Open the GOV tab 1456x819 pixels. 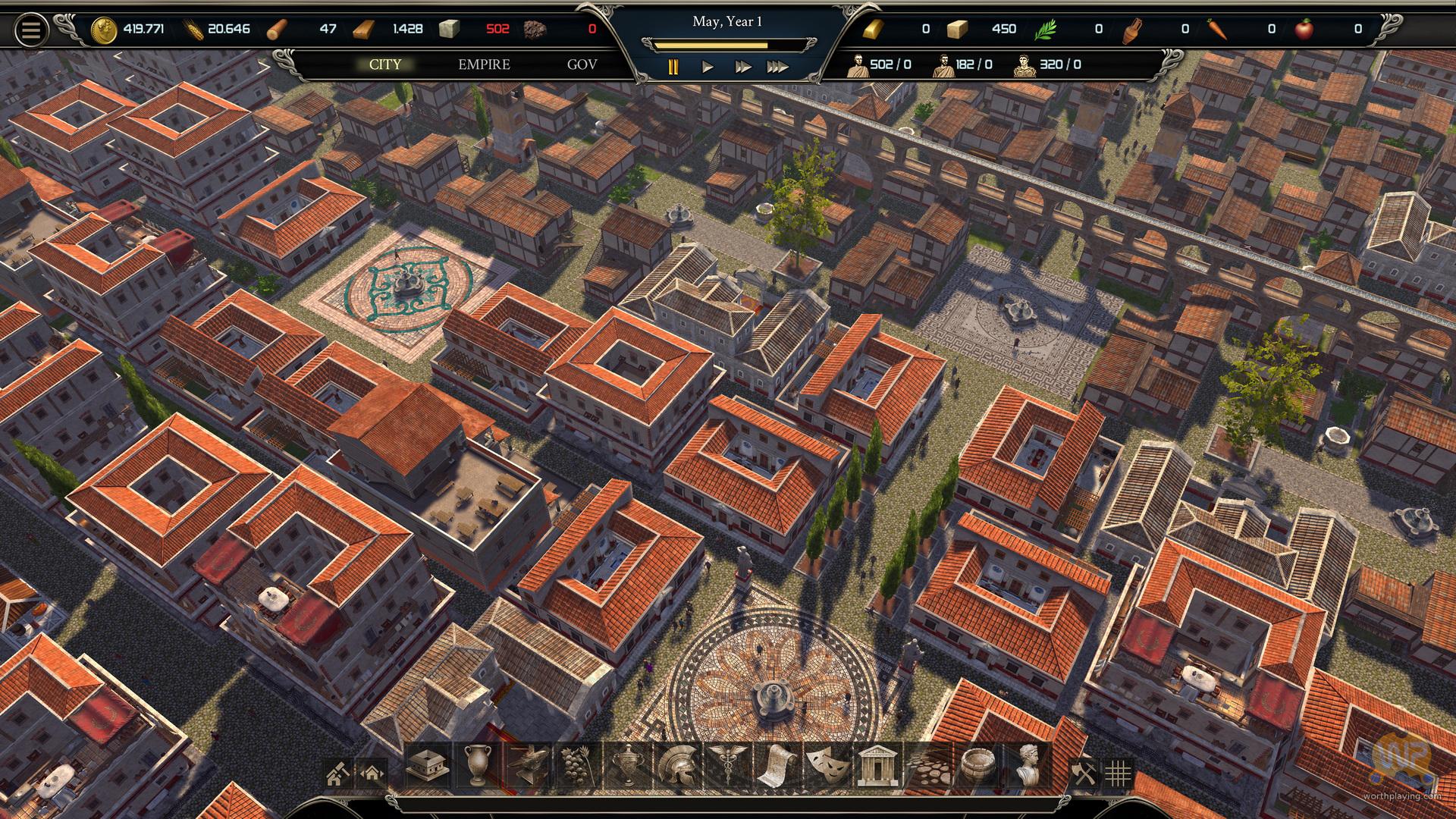tap(582, 64)
